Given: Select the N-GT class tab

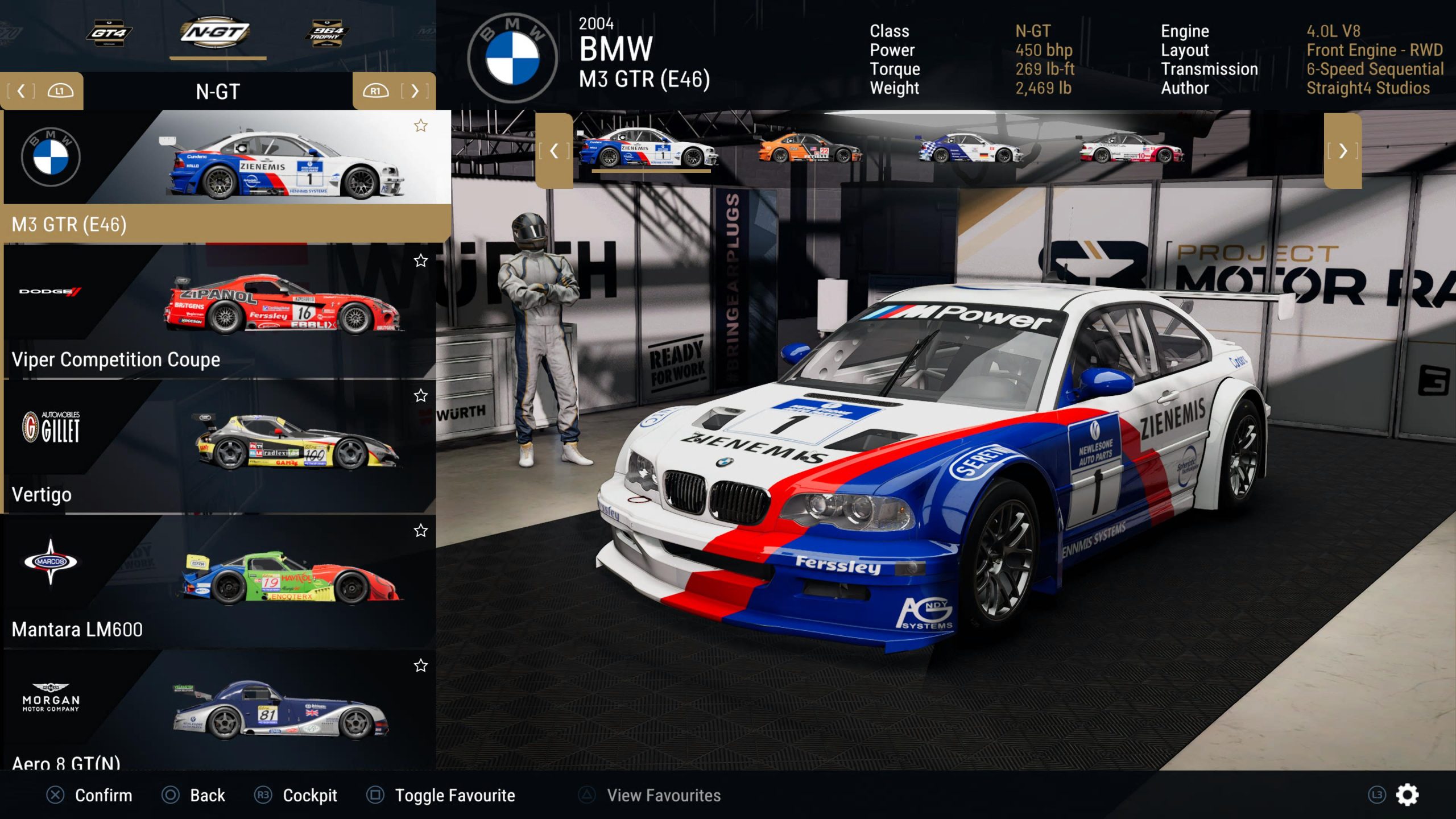Looking at the screenshot, I should [217, 32].
